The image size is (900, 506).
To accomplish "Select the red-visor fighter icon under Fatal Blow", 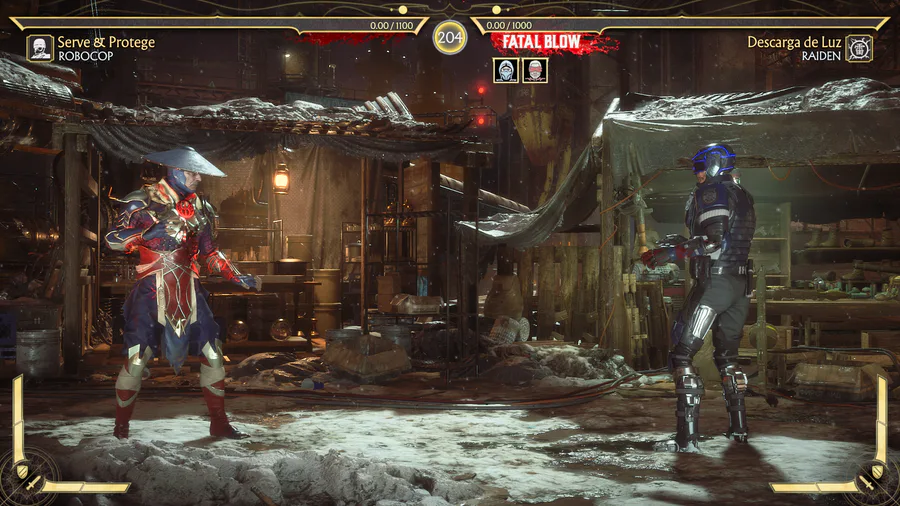I will [x=535, y=70].
